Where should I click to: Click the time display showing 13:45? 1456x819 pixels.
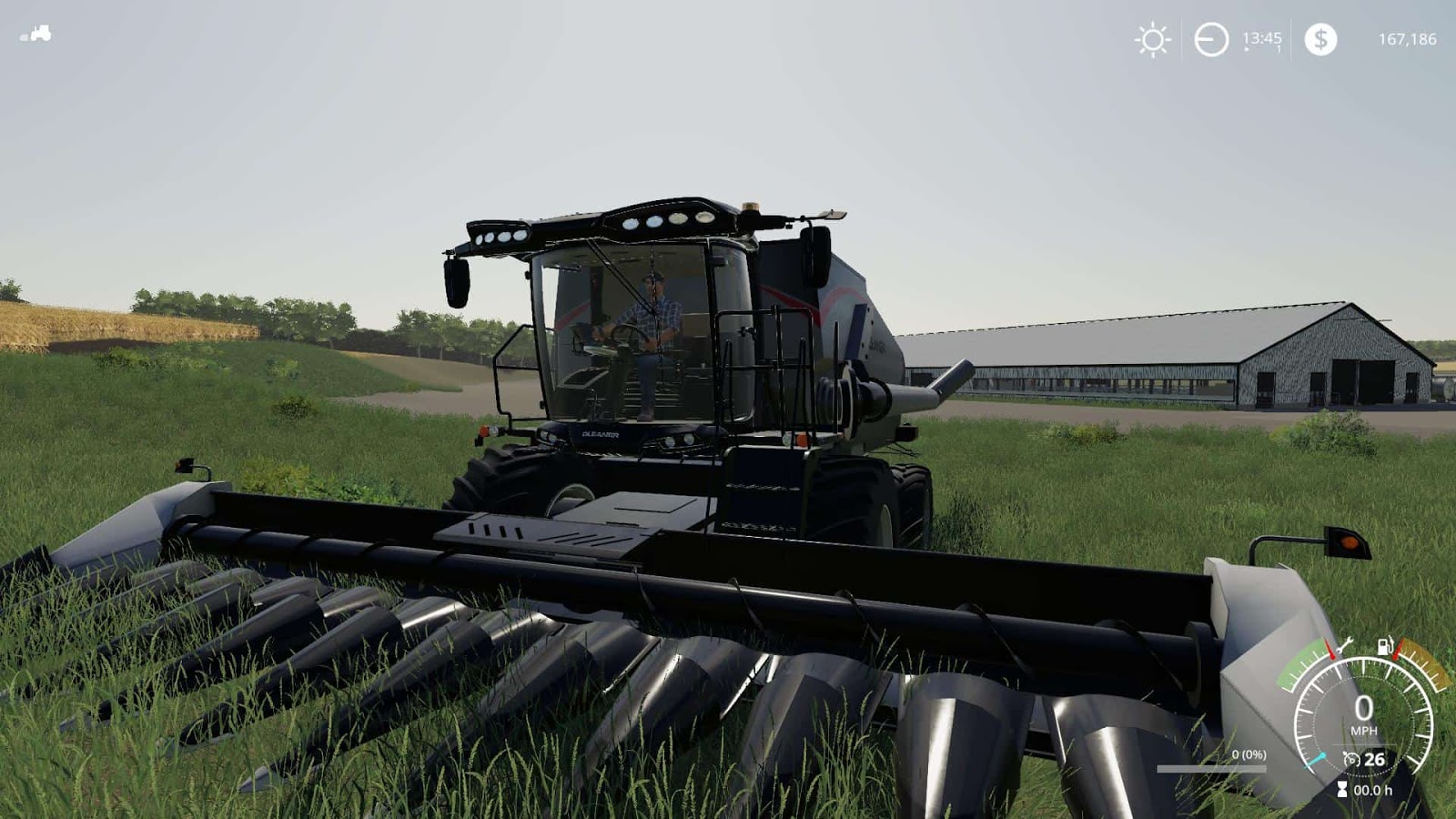point(1262,39)
